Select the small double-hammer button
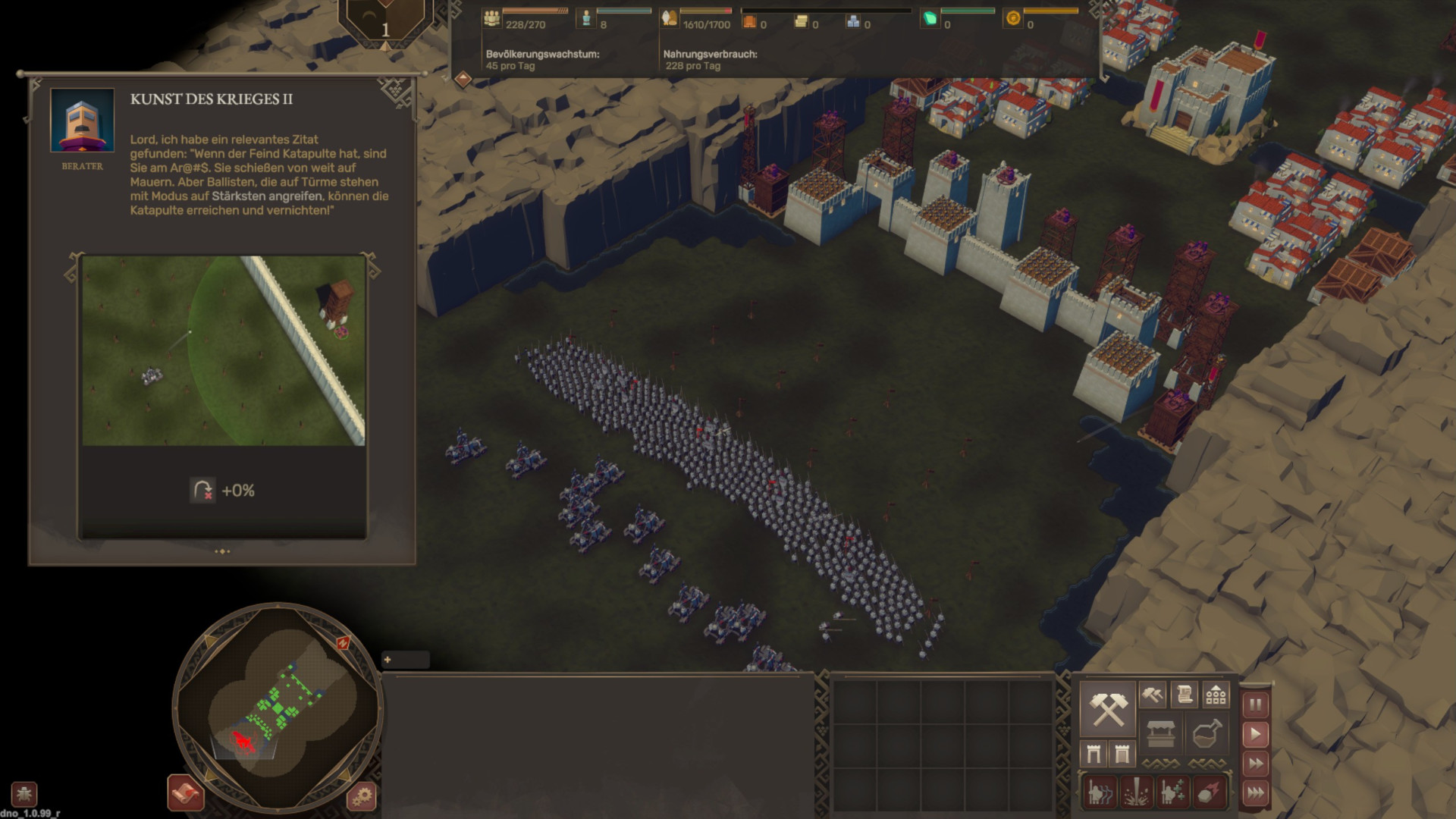The image size is (1456, 819). tap(1152, 694)
